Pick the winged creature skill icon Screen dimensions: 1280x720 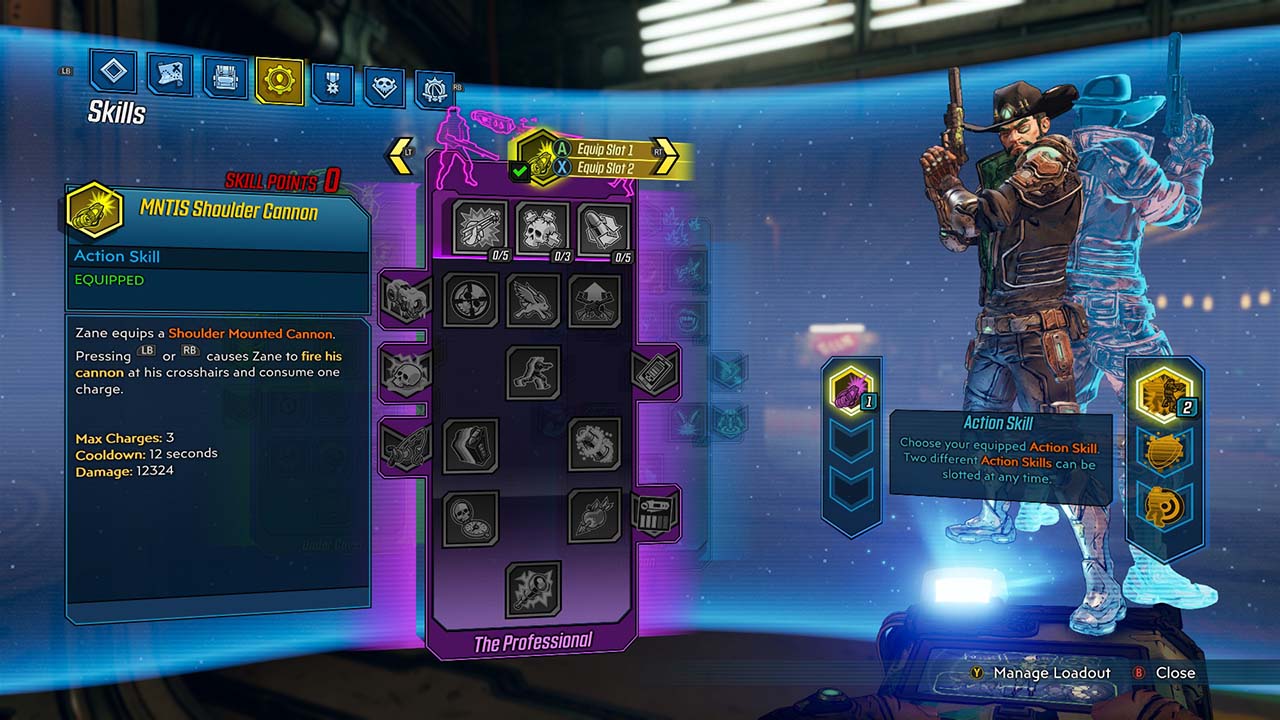pyautogui.click(x=533, y=300)
